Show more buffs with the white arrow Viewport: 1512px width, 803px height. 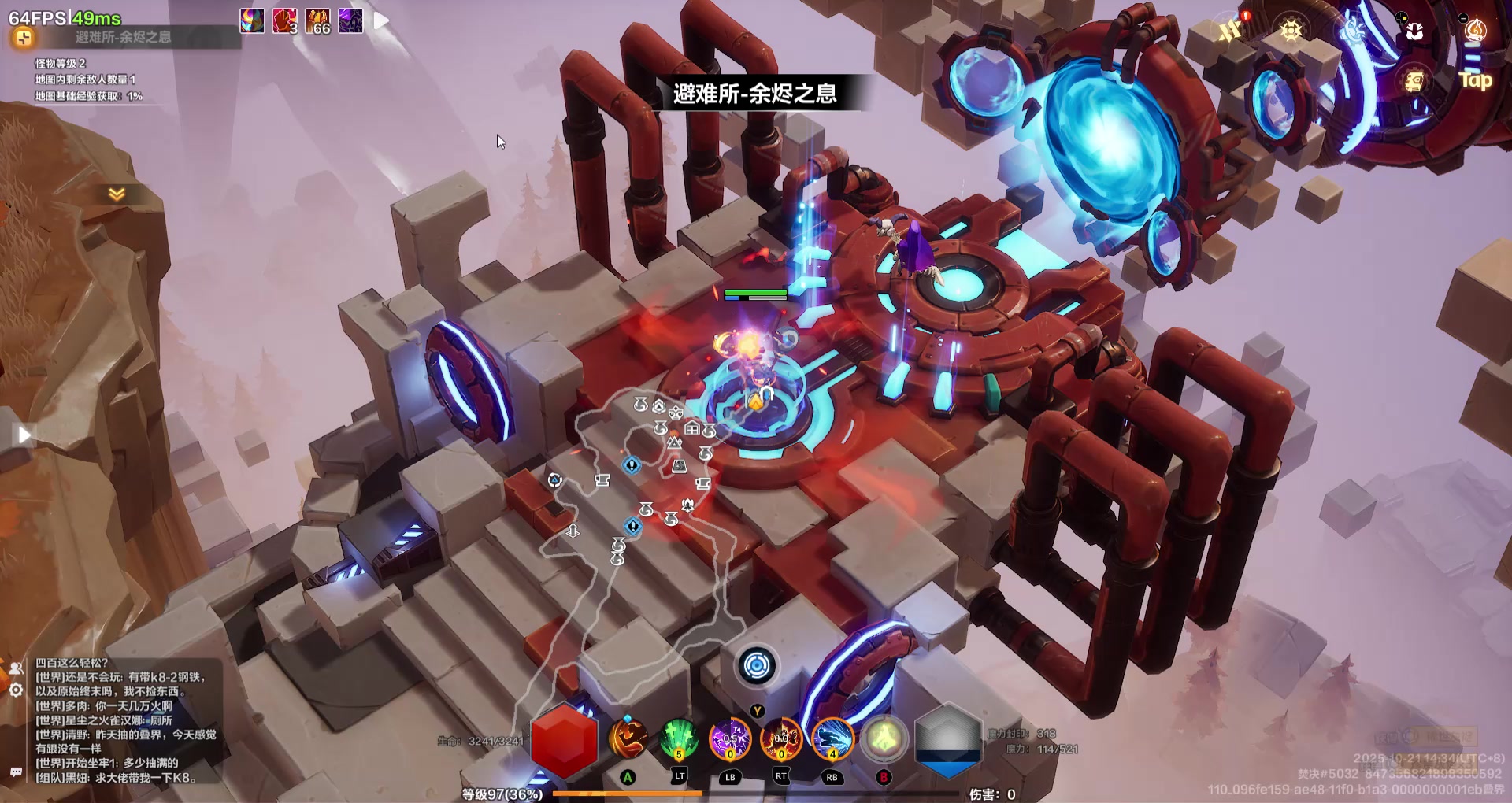(381, 20)
